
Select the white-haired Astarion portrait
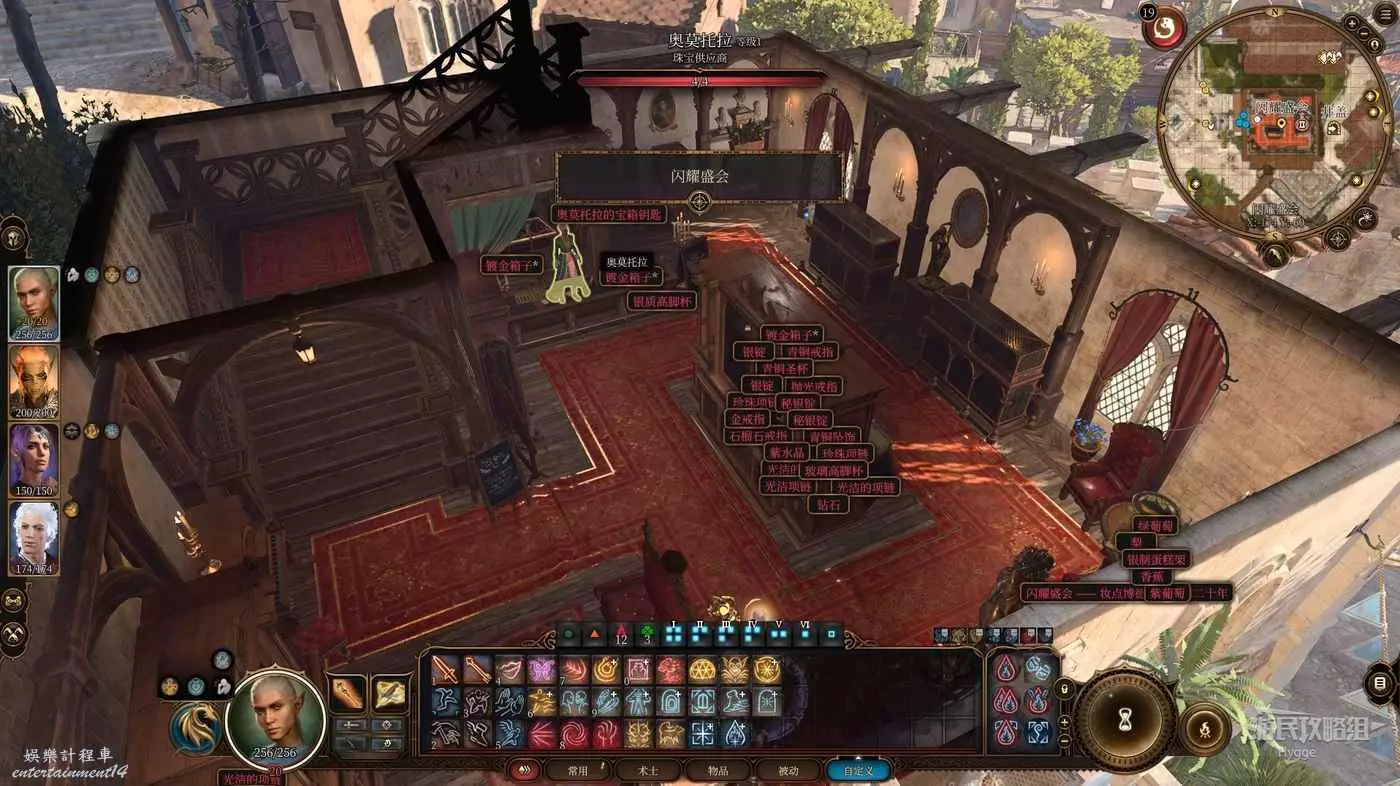click(x=34, y=537)
